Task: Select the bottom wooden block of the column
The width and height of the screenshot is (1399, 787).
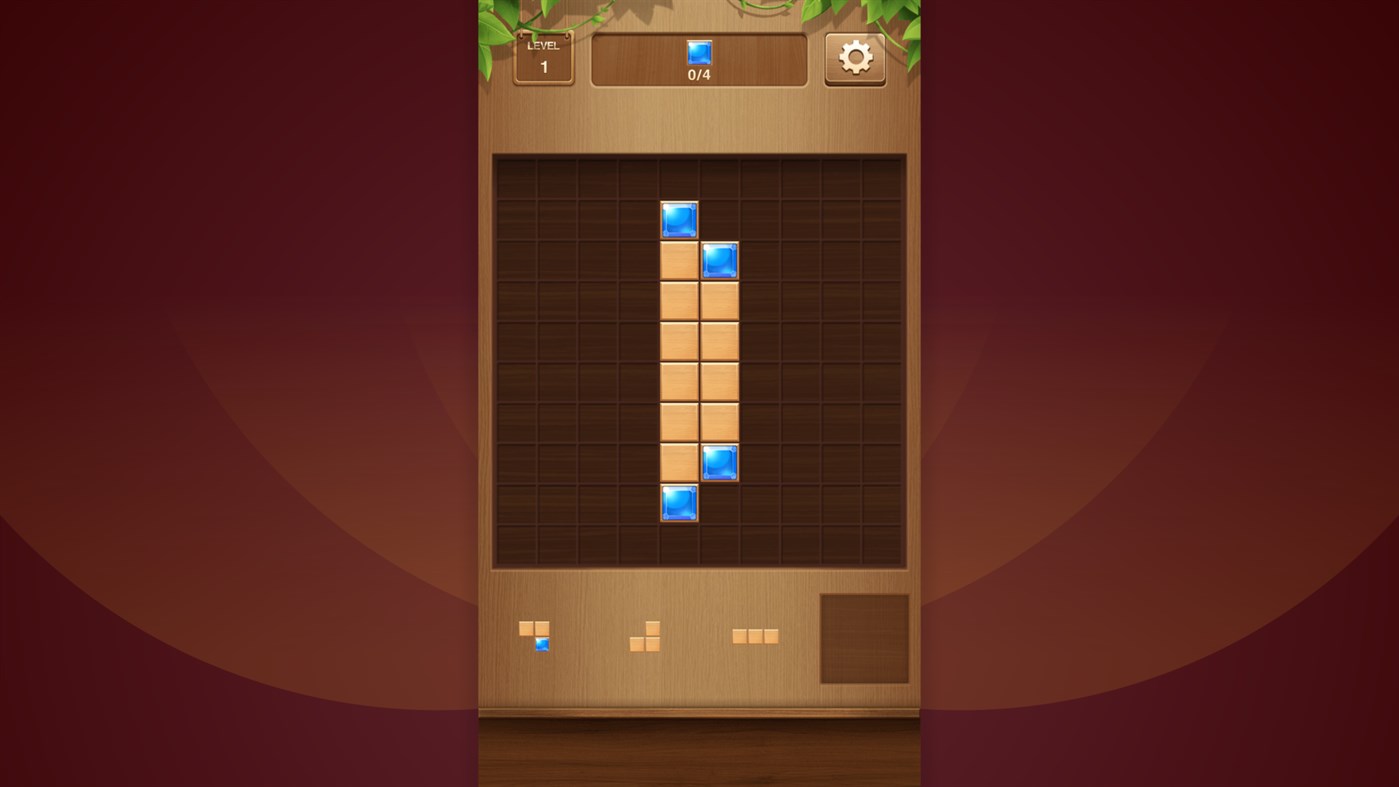Action: point(678,462)
